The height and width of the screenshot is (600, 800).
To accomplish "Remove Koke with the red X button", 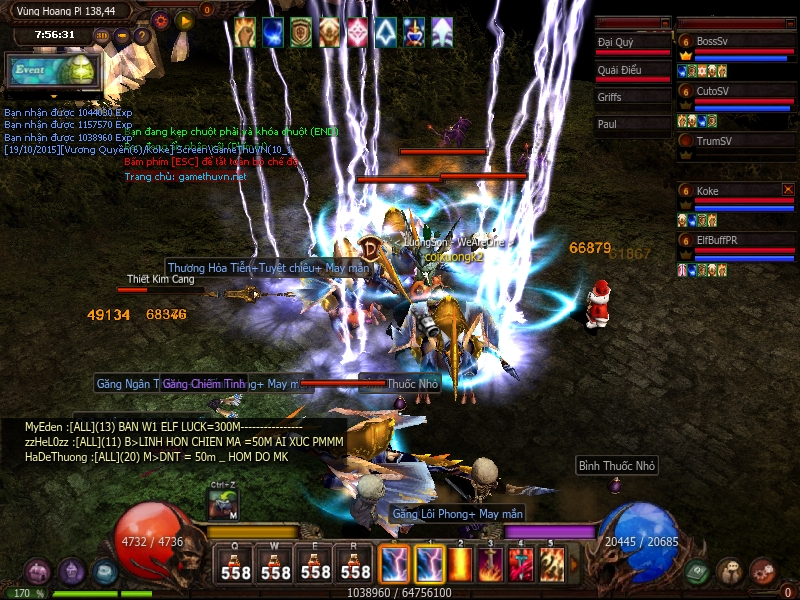I will click(788, 189).
